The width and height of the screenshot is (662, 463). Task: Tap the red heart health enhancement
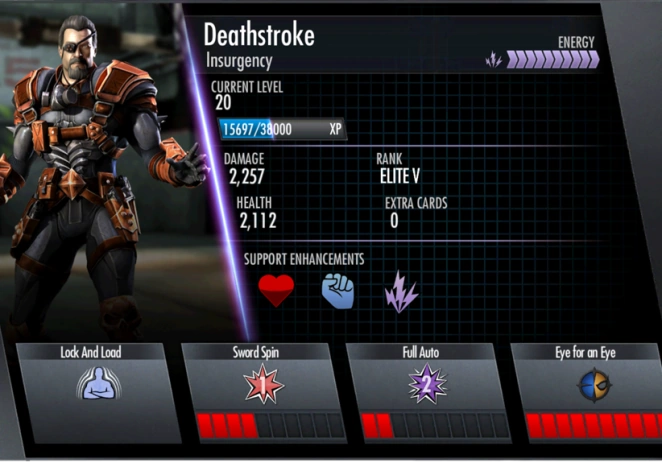click(276, 291)
